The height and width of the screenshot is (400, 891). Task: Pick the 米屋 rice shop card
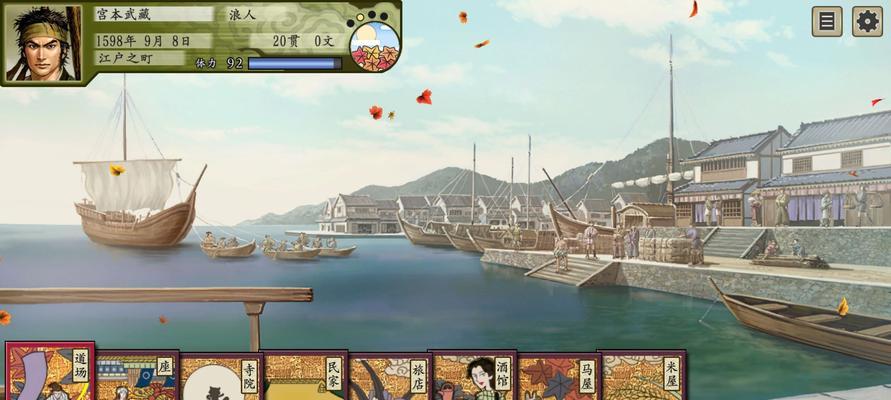(x=641, y=377)
